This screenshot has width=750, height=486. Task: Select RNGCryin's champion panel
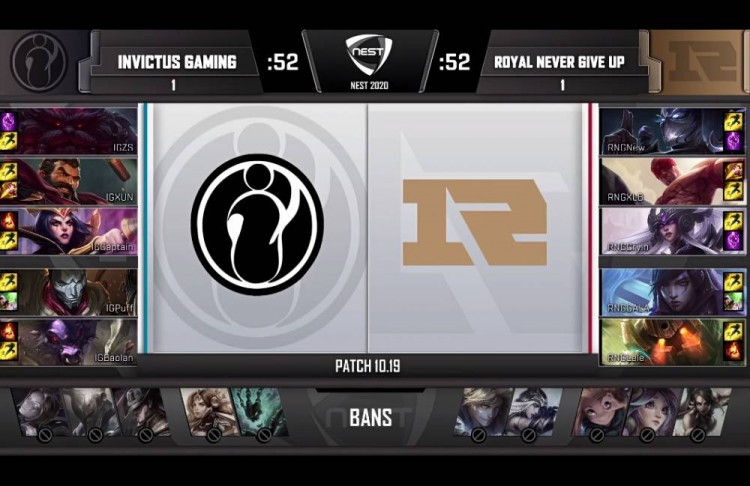[660, 230]
